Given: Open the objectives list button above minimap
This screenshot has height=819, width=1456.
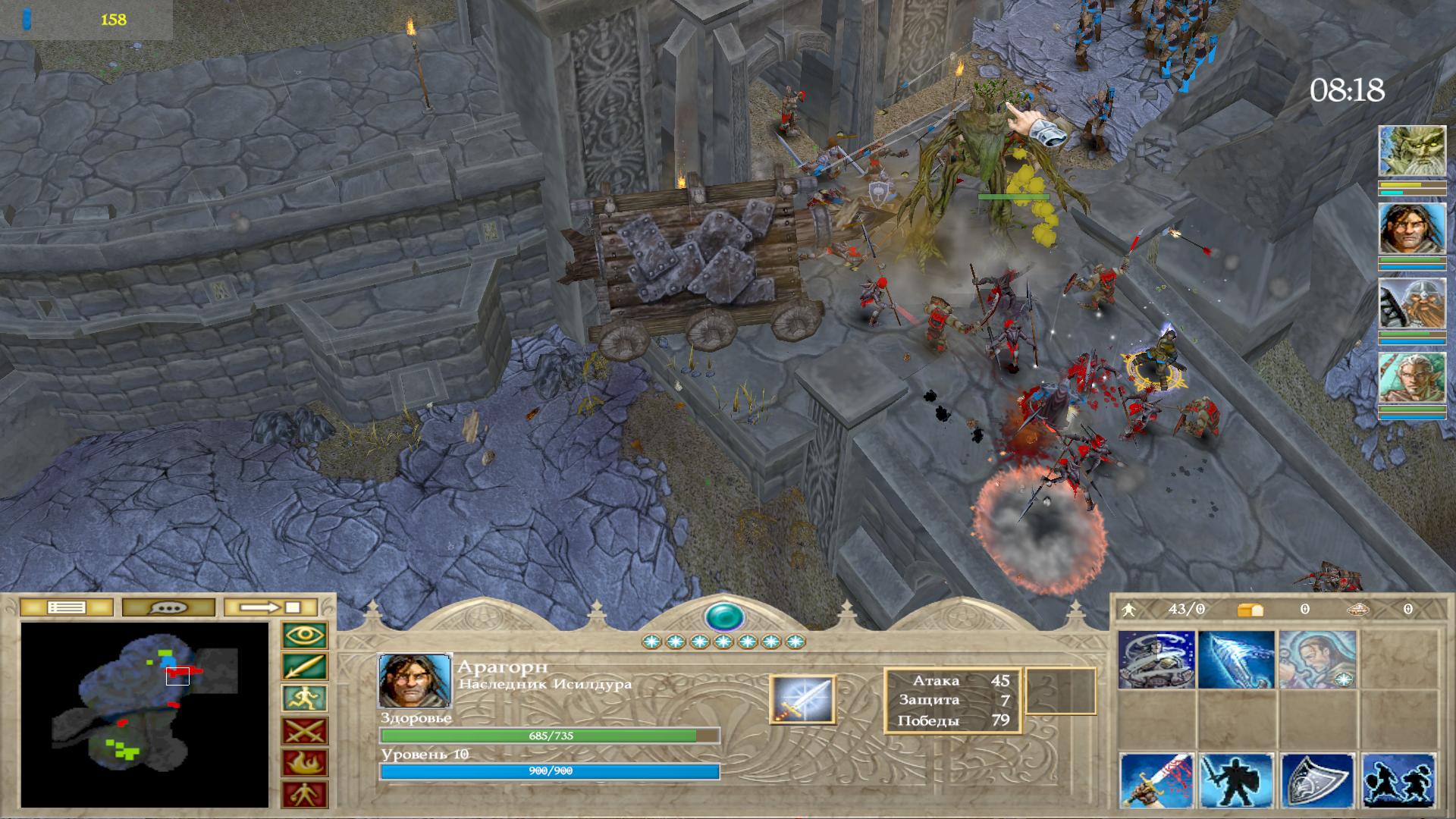Looking at the screenshot, I should tap(67, 607).
